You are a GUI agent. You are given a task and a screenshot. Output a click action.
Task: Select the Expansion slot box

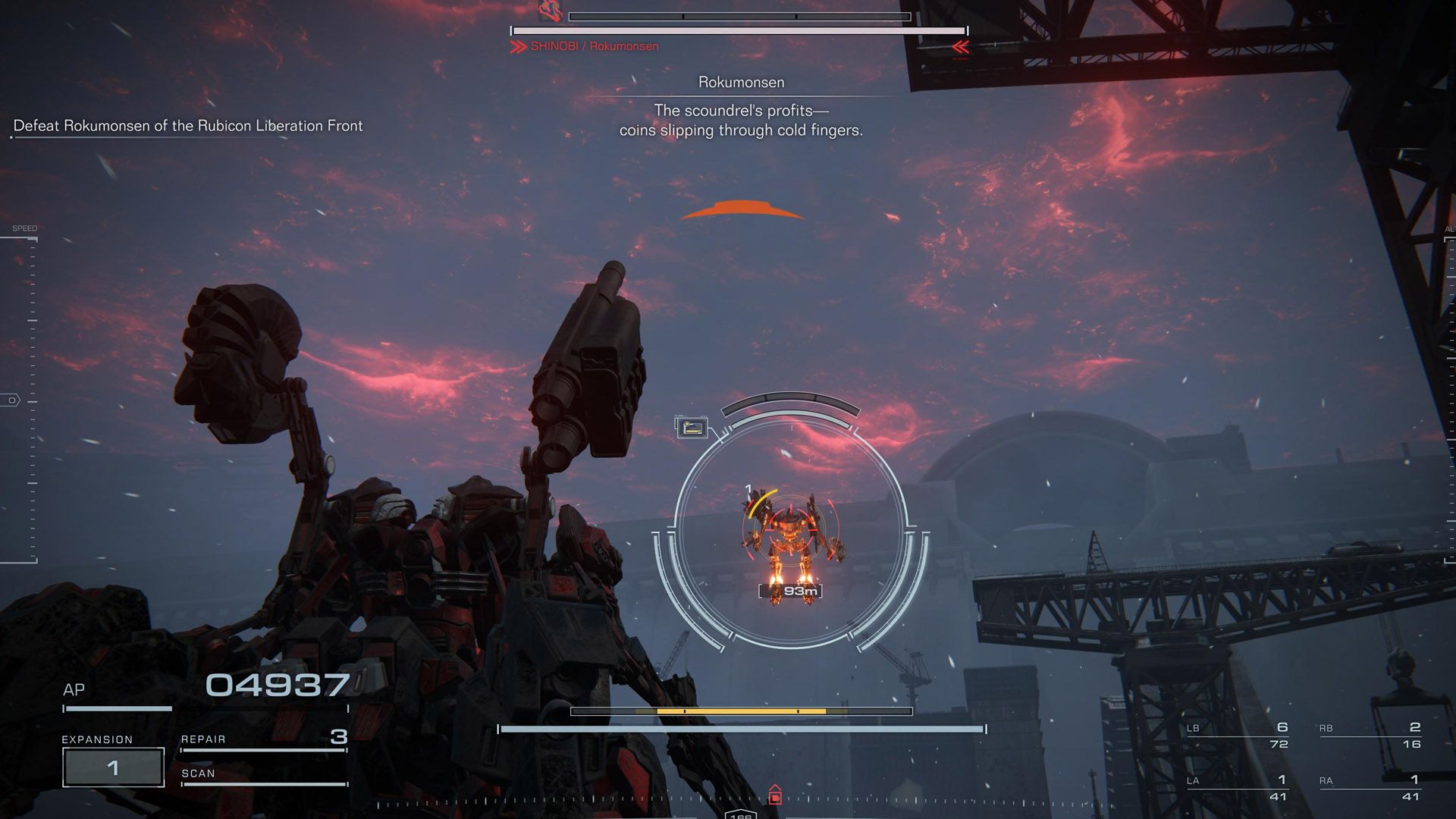pyautogui.click(x=113, y=767)
